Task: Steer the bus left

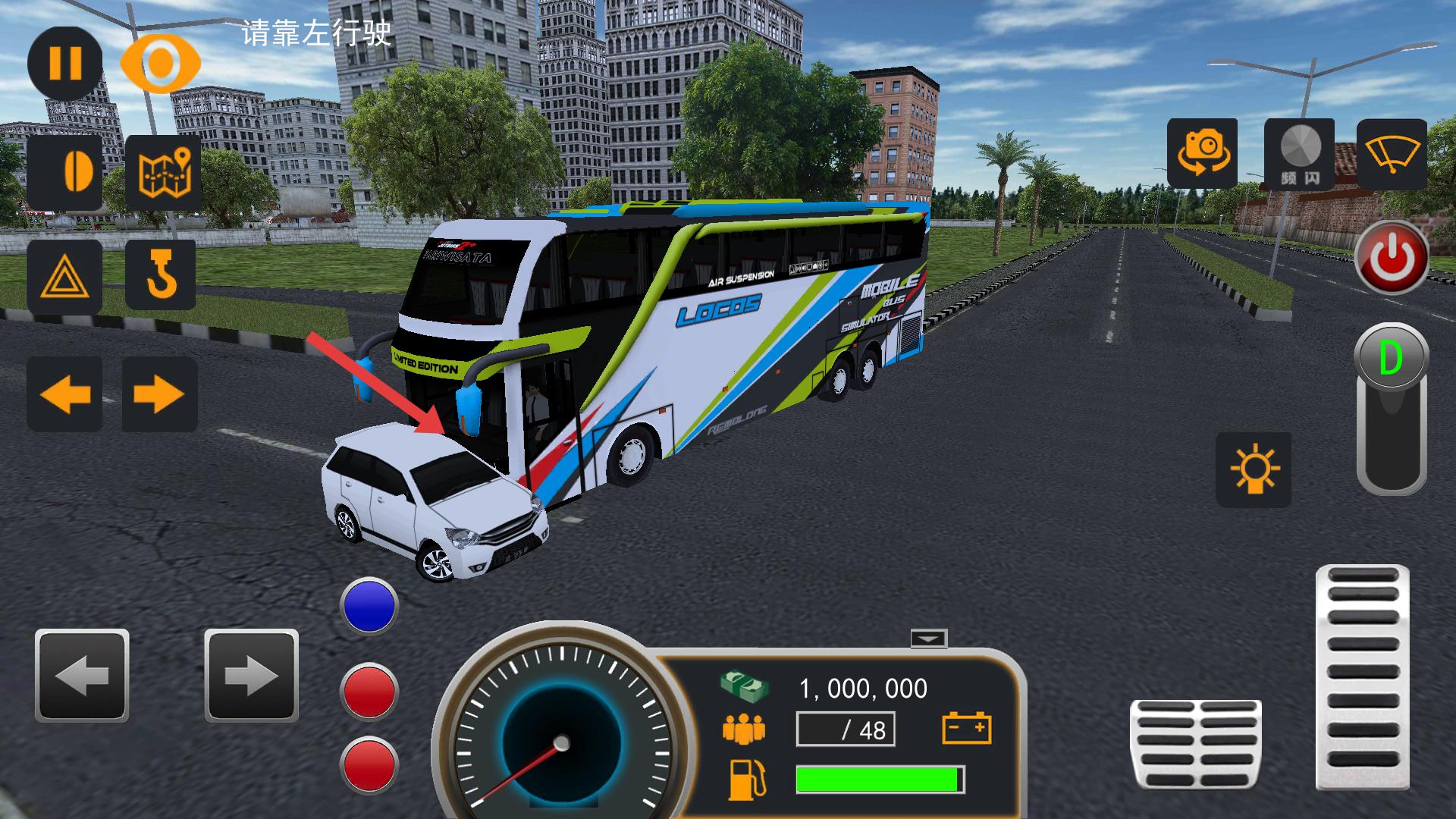Action: click(82, 675)
